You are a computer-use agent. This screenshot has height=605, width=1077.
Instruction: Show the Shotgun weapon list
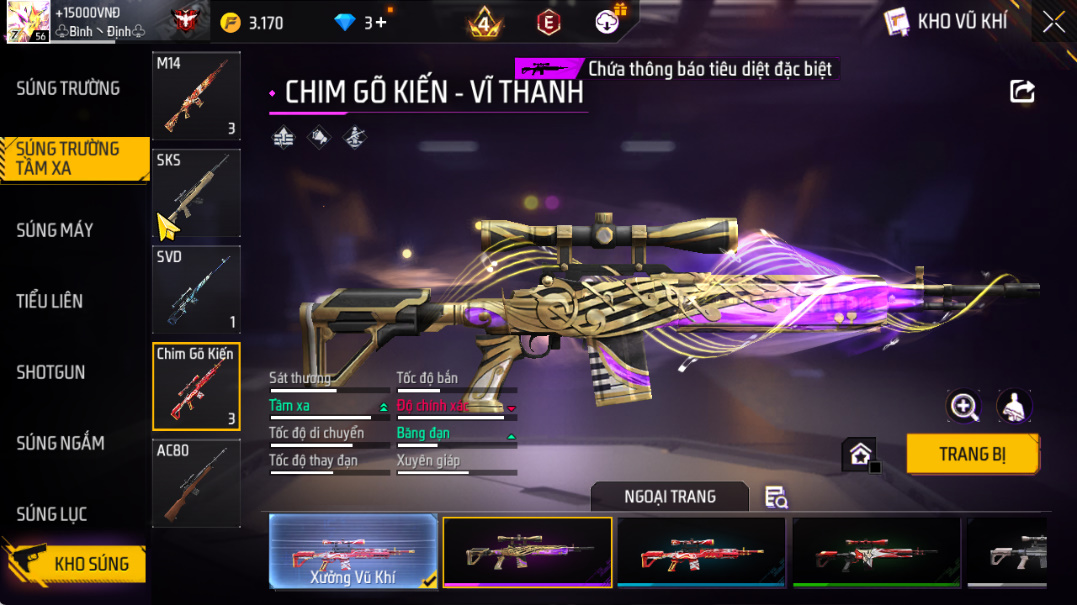coord(51,372)
